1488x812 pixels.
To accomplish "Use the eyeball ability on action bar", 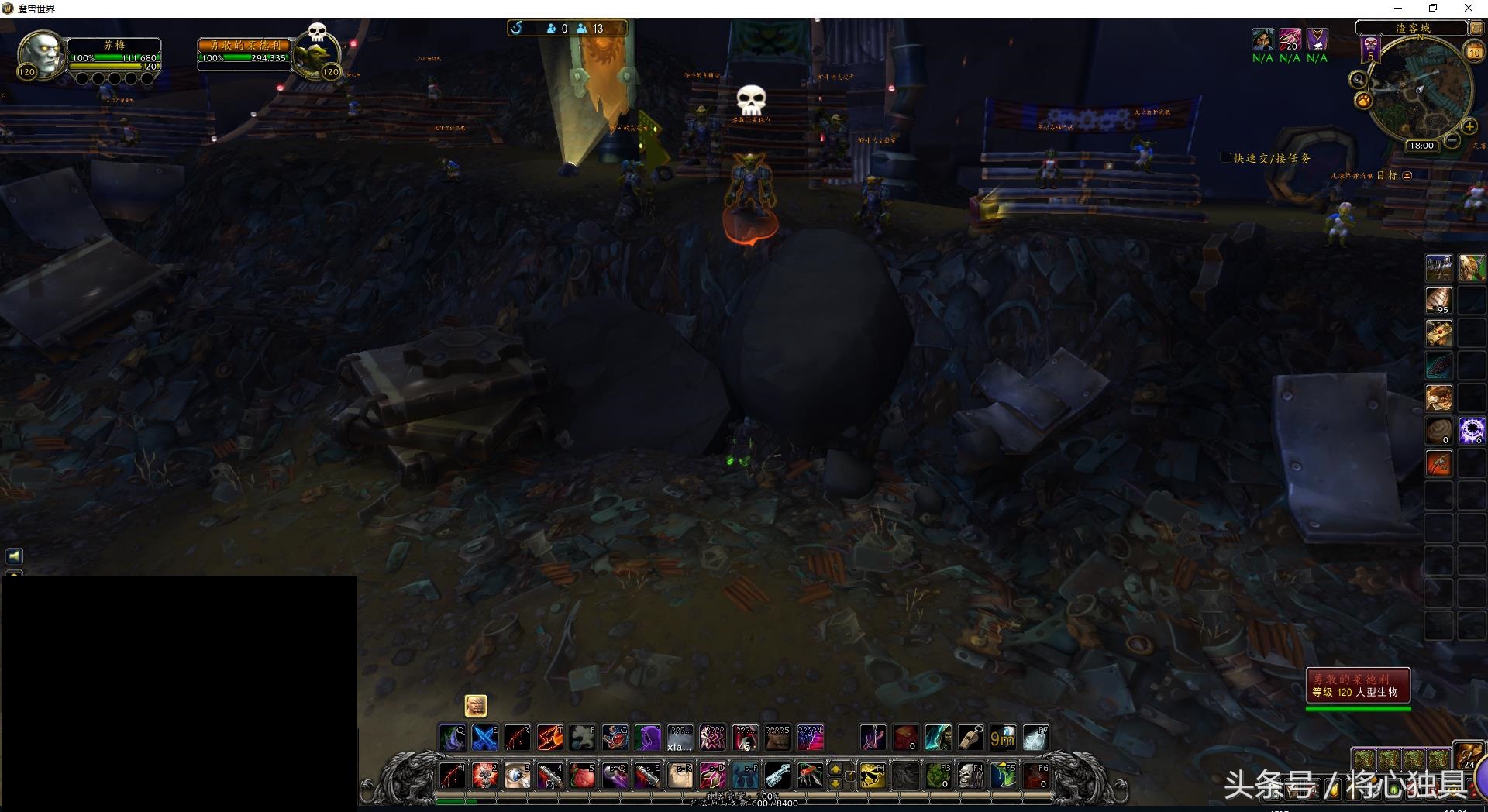I will [518, 776].
